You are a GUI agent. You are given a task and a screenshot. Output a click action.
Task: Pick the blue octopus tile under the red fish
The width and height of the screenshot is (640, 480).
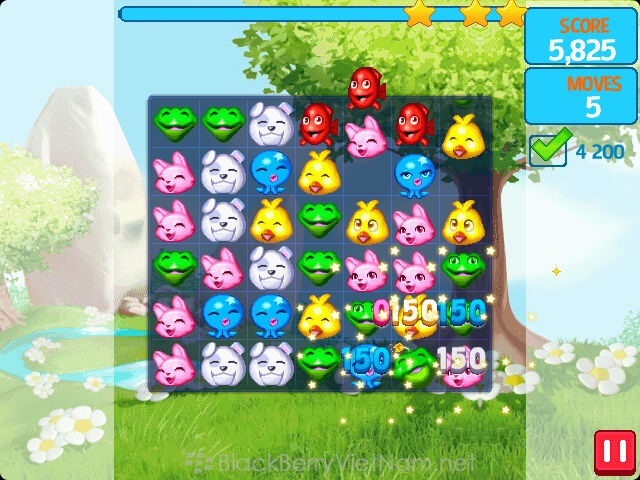pos(413,171)
